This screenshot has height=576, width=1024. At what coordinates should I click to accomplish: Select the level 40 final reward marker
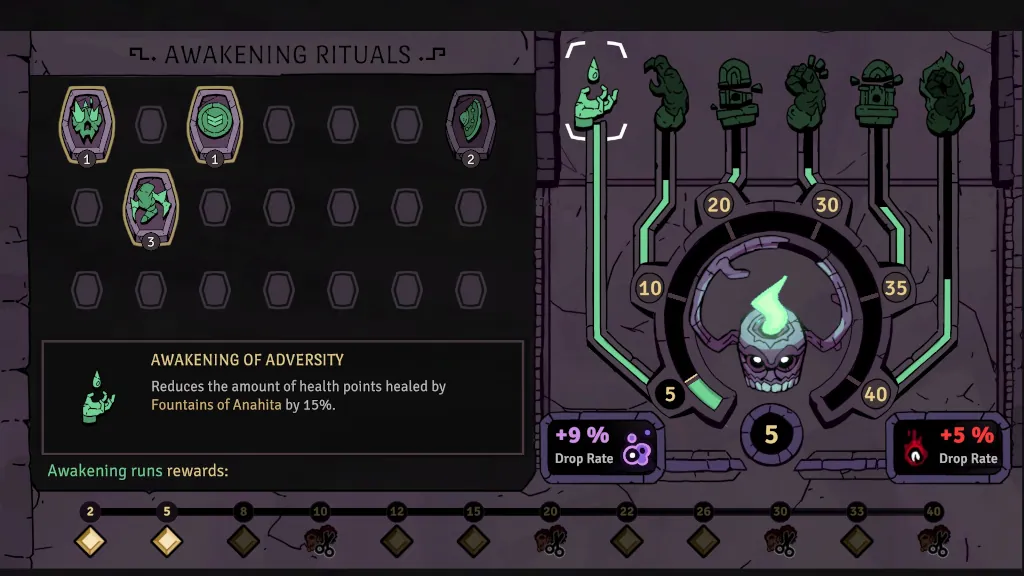tap(933, 541)
